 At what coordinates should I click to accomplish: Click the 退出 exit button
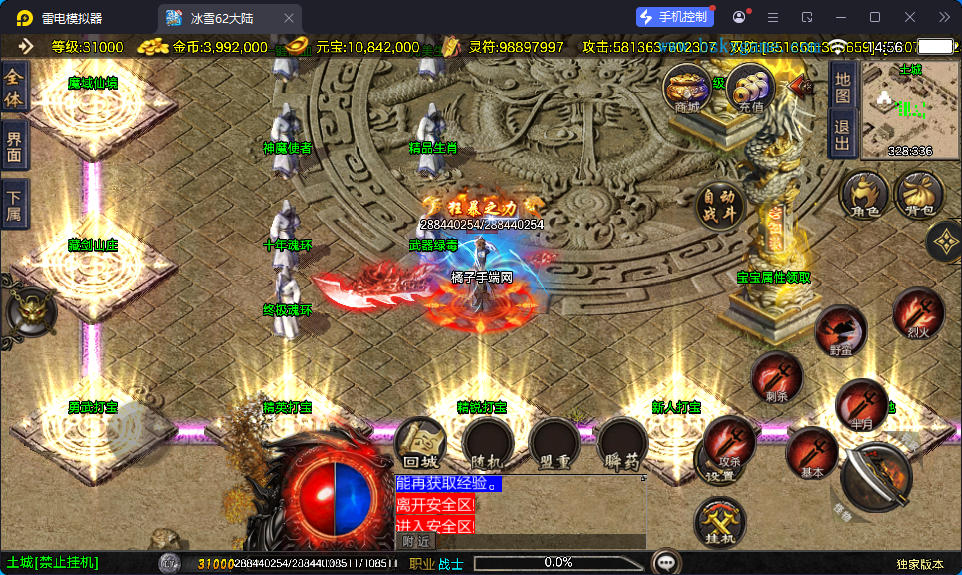842,133
